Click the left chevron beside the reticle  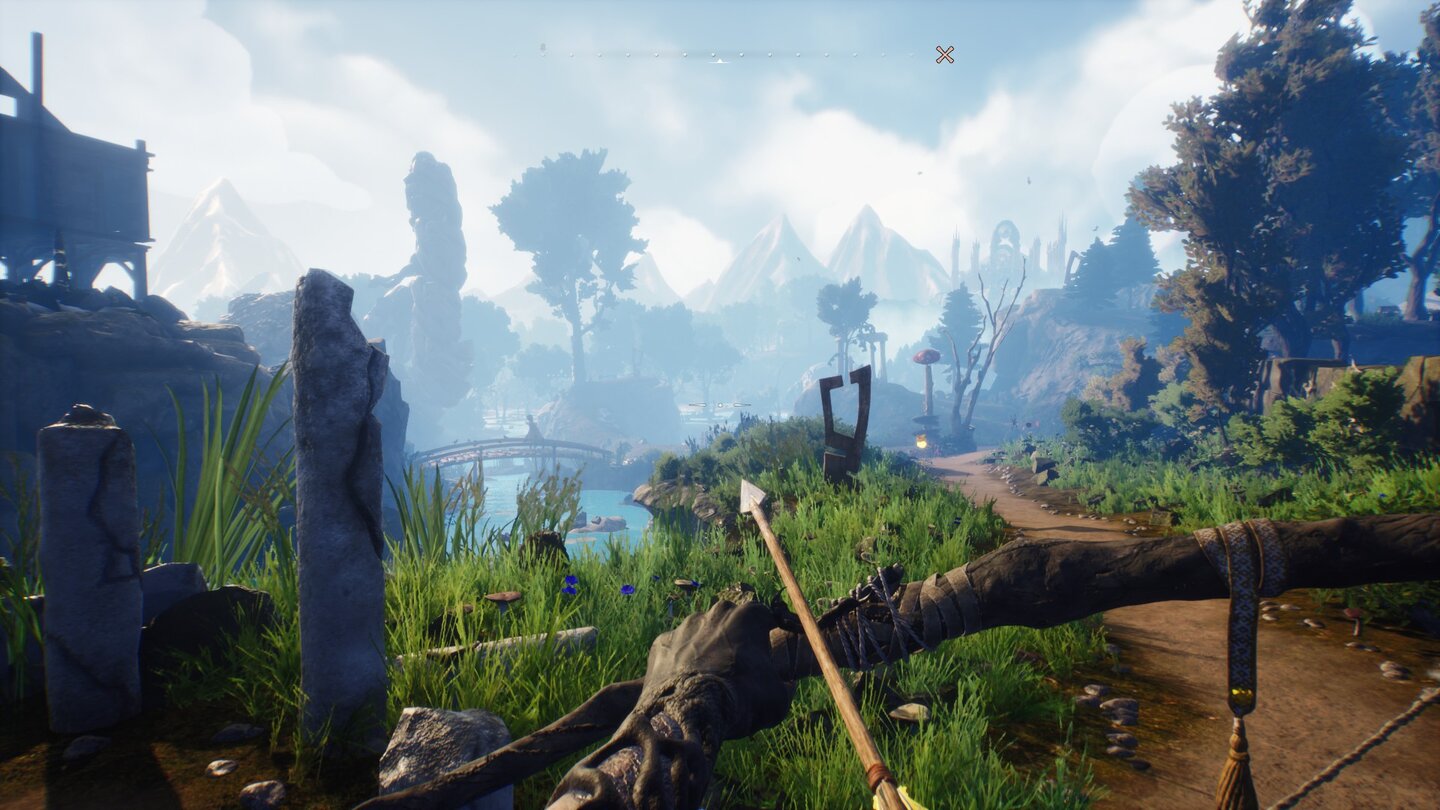pos(697,405)
